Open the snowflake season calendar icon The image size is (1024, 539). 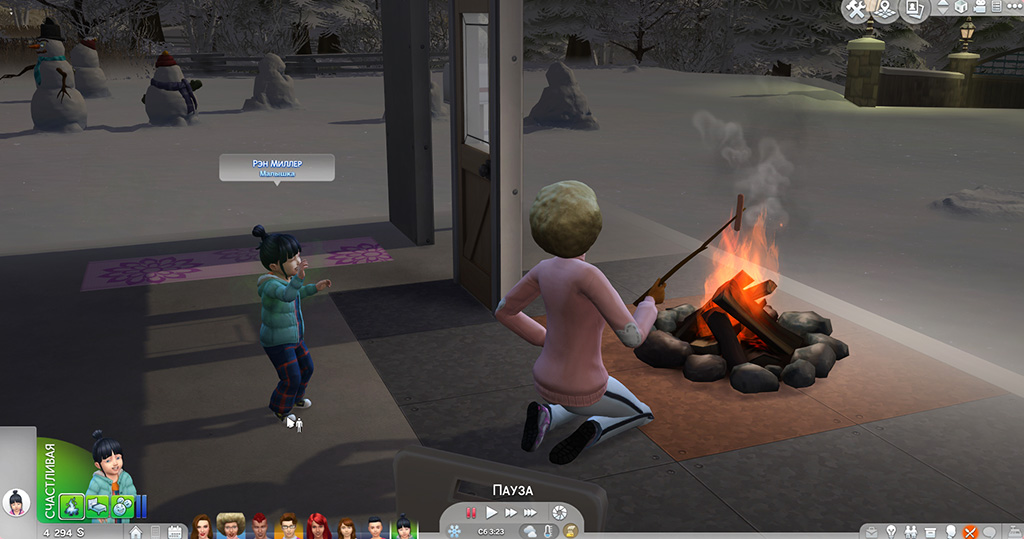454,531
